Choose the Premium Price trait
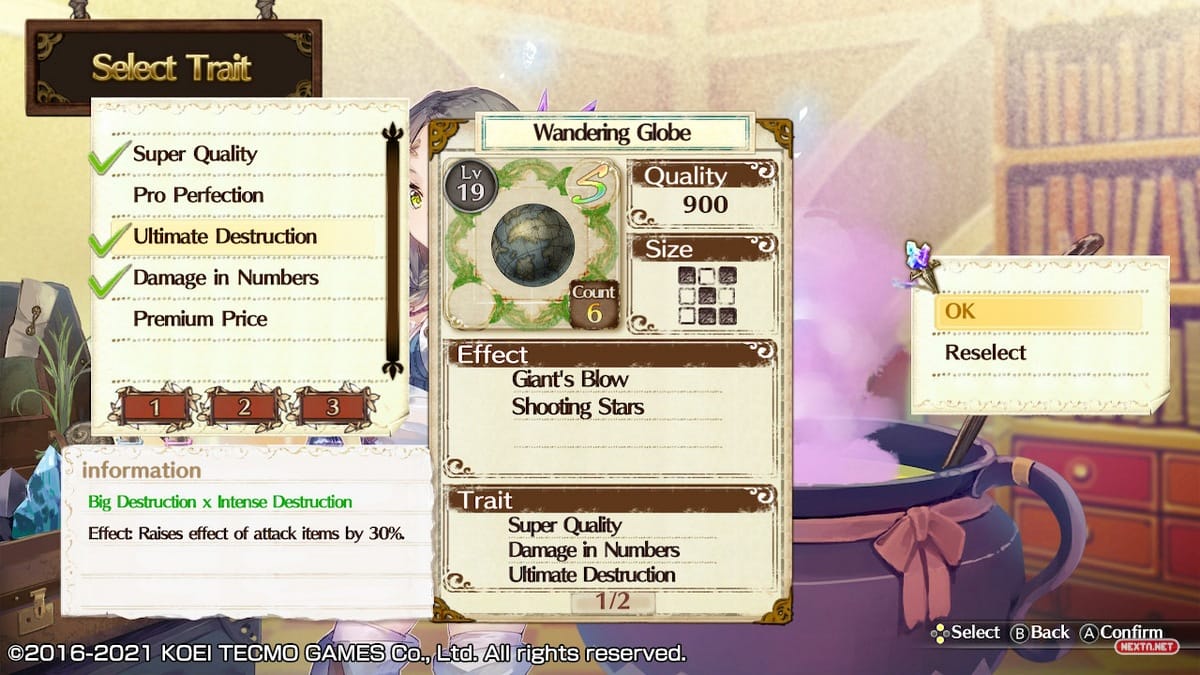 (200, 319)
